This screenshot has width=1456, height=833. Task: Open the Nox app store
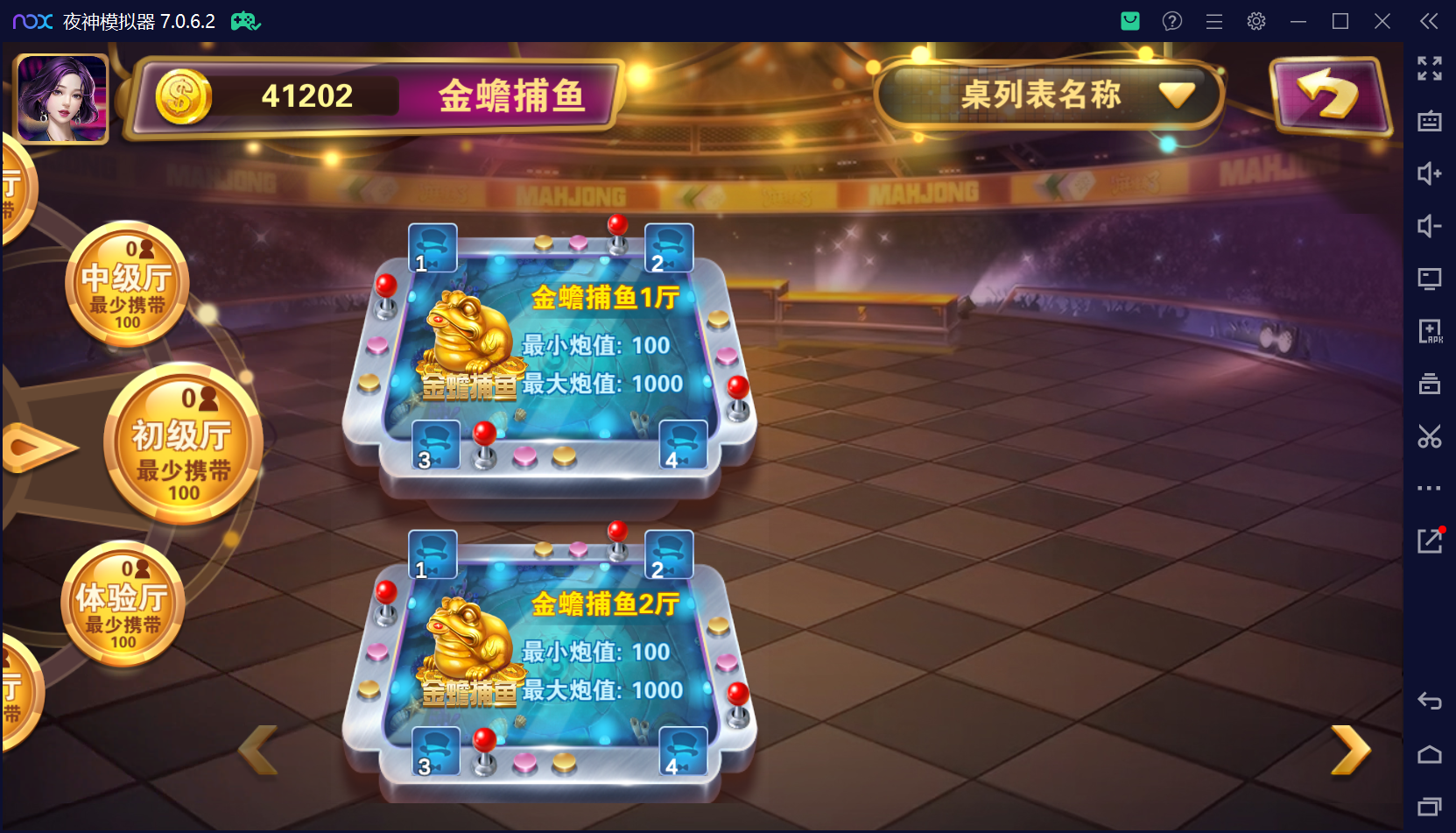1129,21
